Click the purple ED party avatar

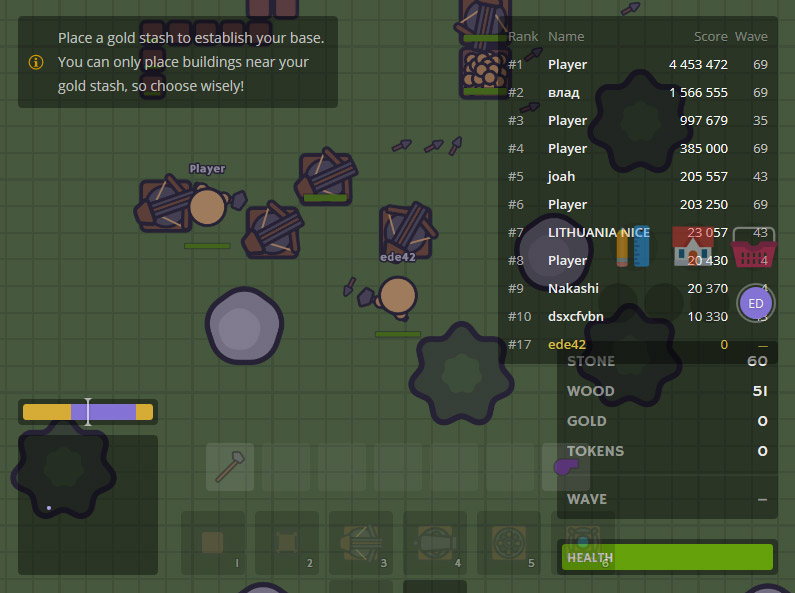pyautogui.click(x=756, y=303)
